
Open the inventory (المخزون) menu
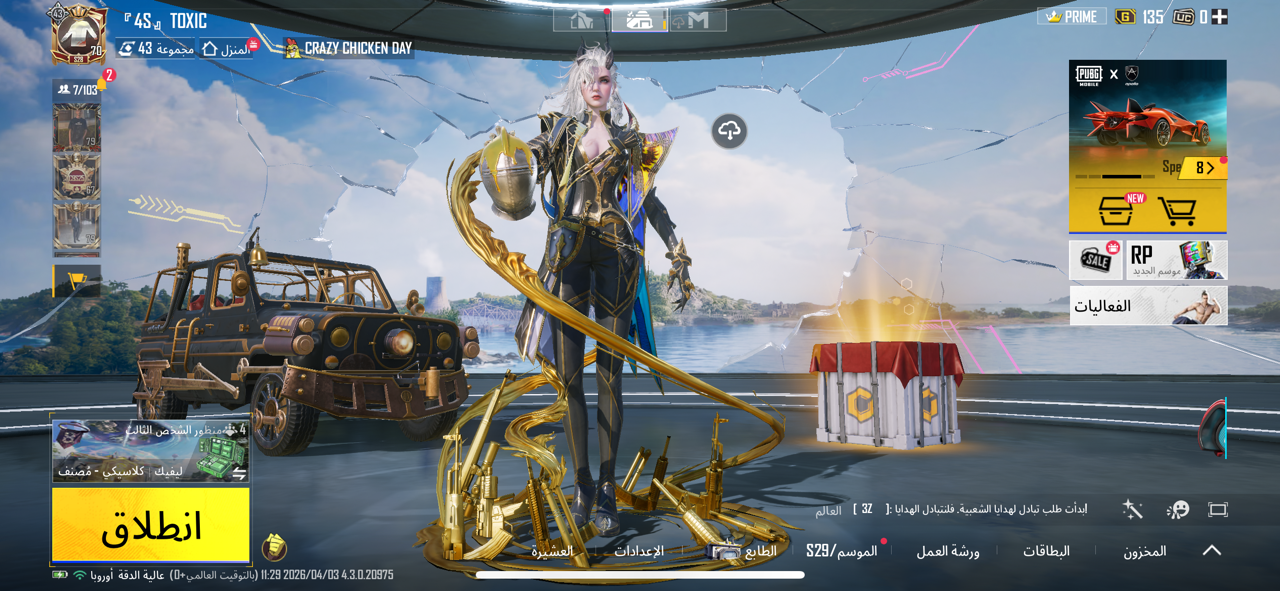click(1144, 551)
